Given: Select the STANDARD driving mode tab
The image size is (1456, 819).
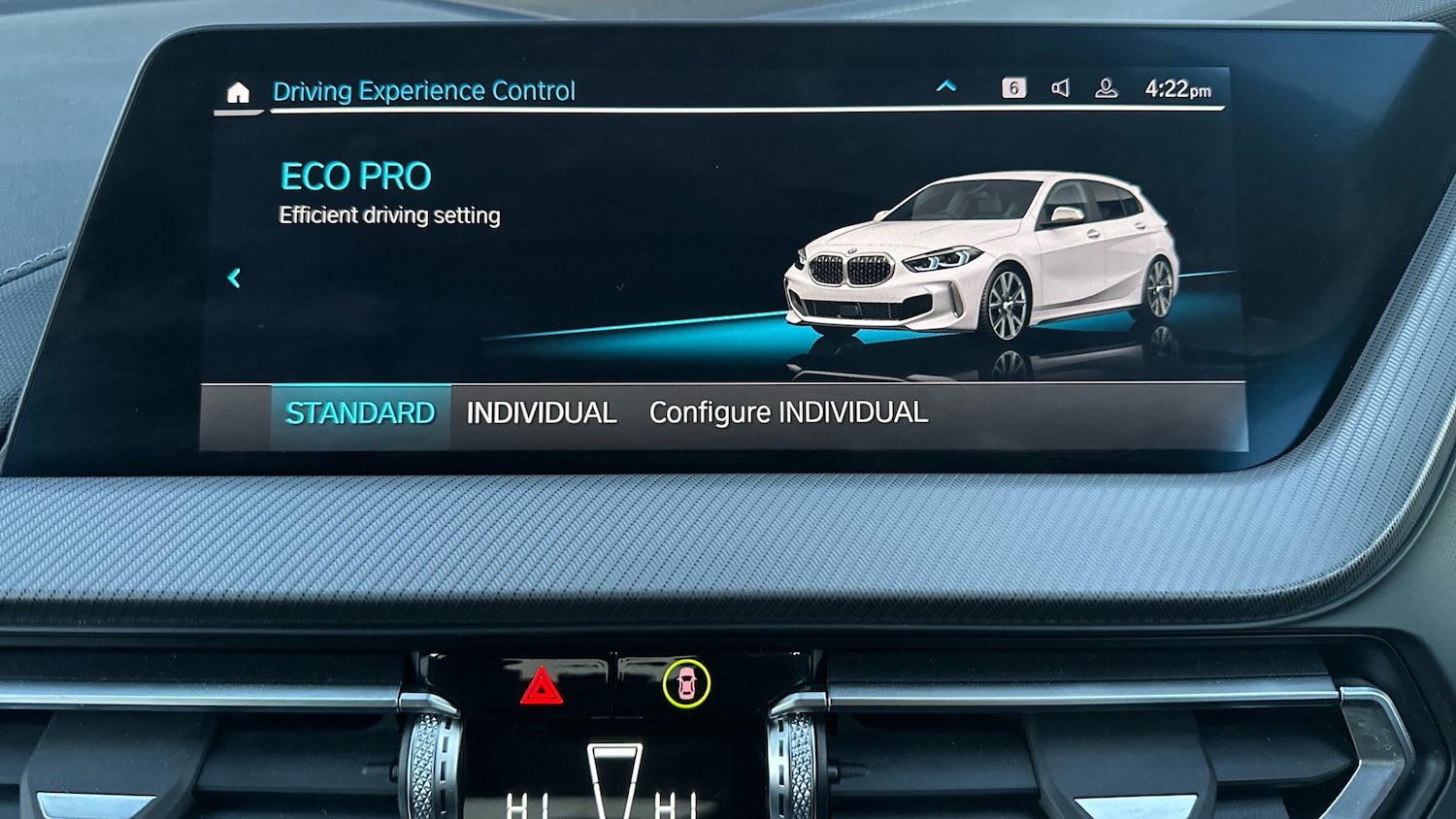Looking at the screenshot, I should [x=359, y=411].
